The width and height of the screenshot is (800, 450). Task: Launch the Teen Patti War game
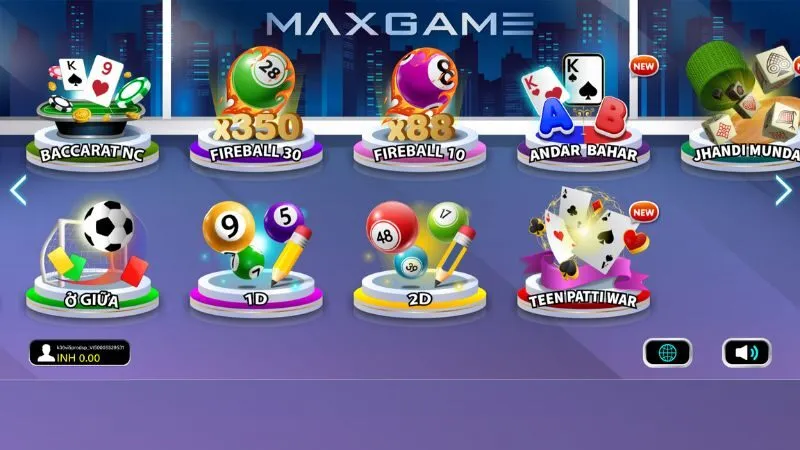pos(584,255)
